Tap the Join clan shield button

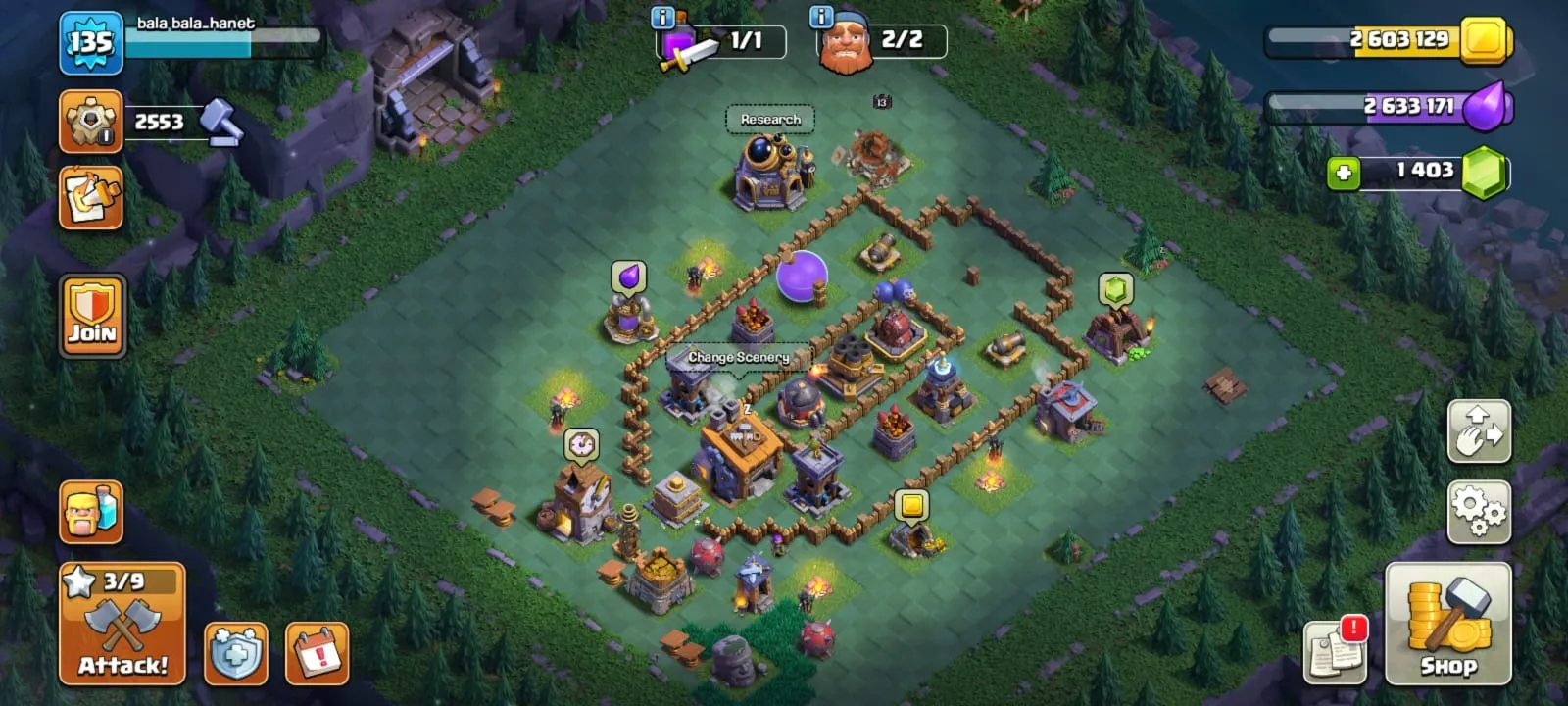pyautogui.click(x=92, y=316)
